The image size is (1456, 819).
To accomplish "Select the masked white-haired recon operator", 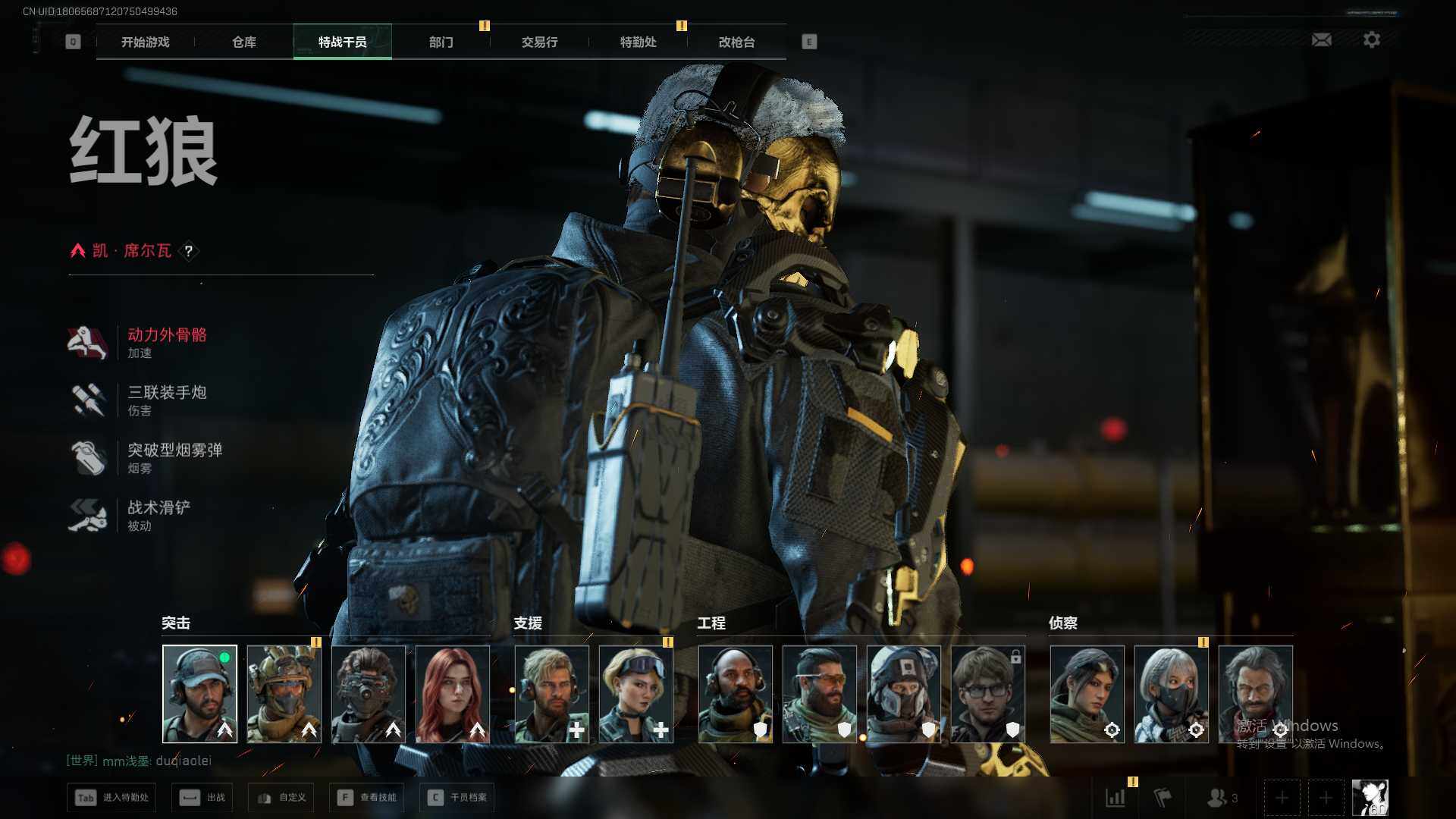I will click(x=1171, y=694).
